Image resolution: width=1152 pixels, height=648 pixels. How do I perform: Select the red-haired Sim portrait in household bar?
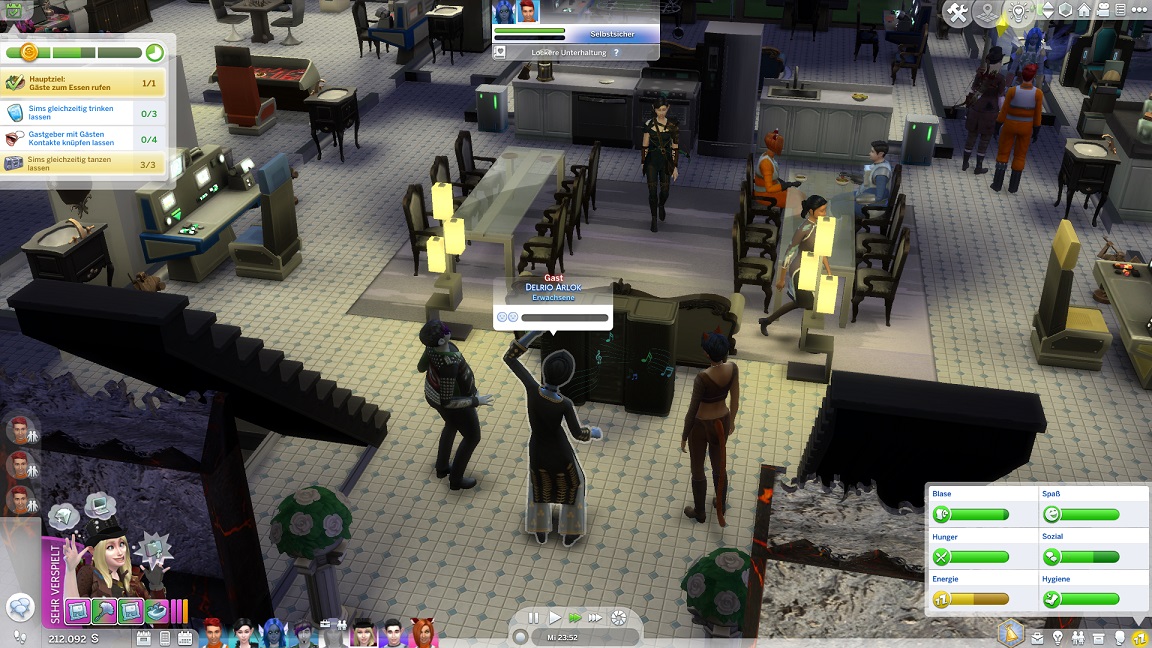pyautogui.click(x=212, y=632)
